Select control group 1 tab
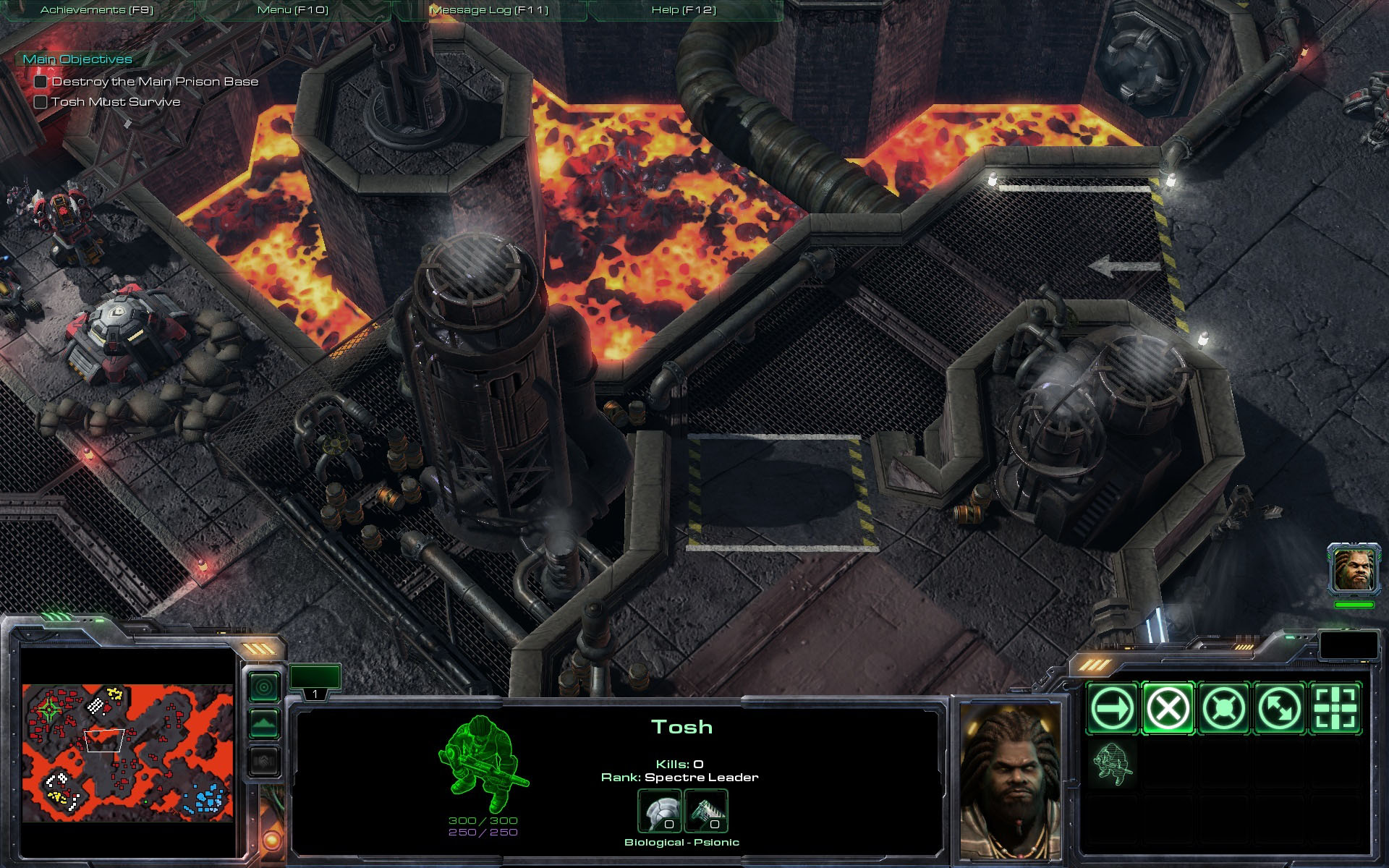Screen dimensions: 1389x868 tap(315, 682)
